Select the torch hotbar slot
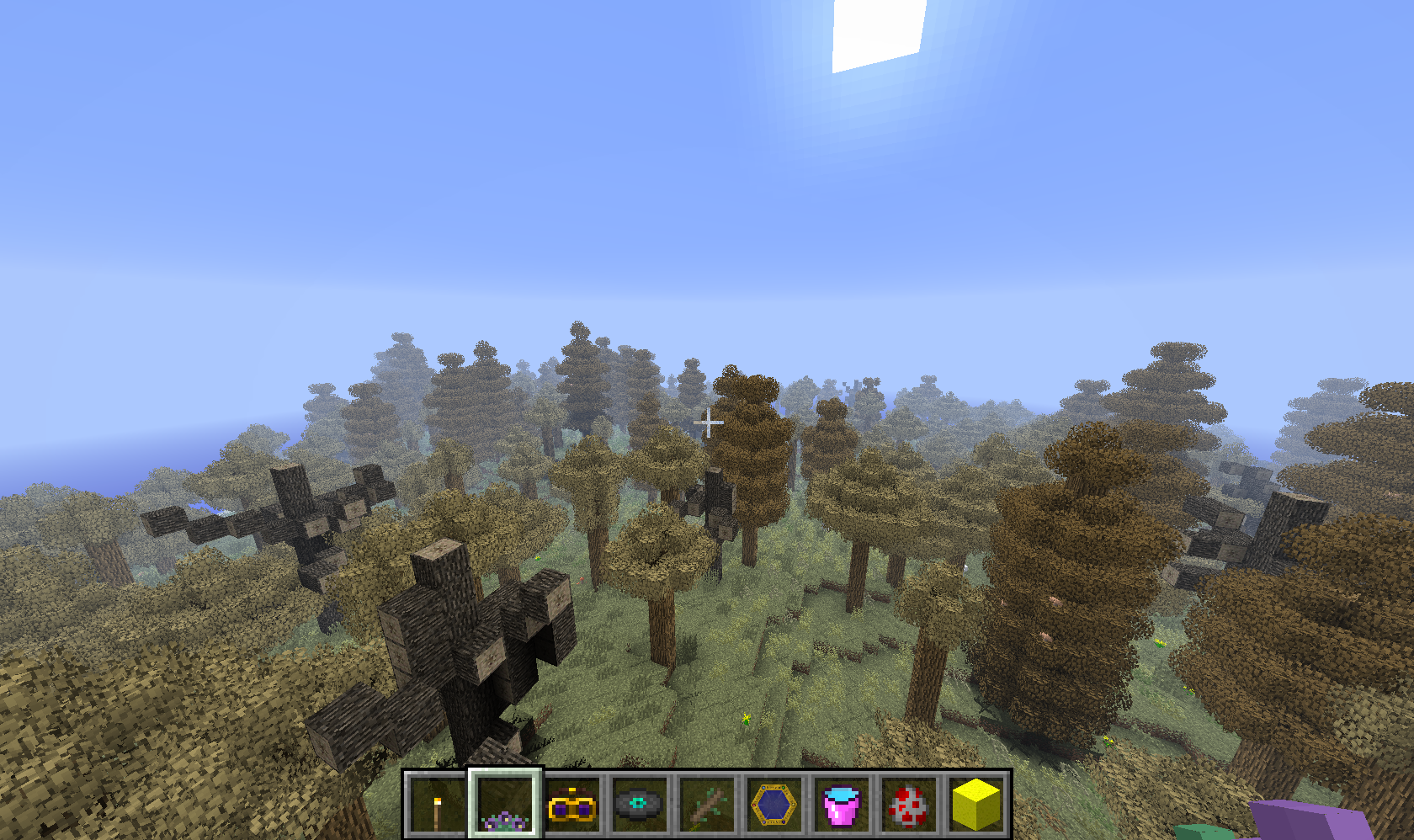This screenshot has width=1414, height=840. tap(437, 805)
